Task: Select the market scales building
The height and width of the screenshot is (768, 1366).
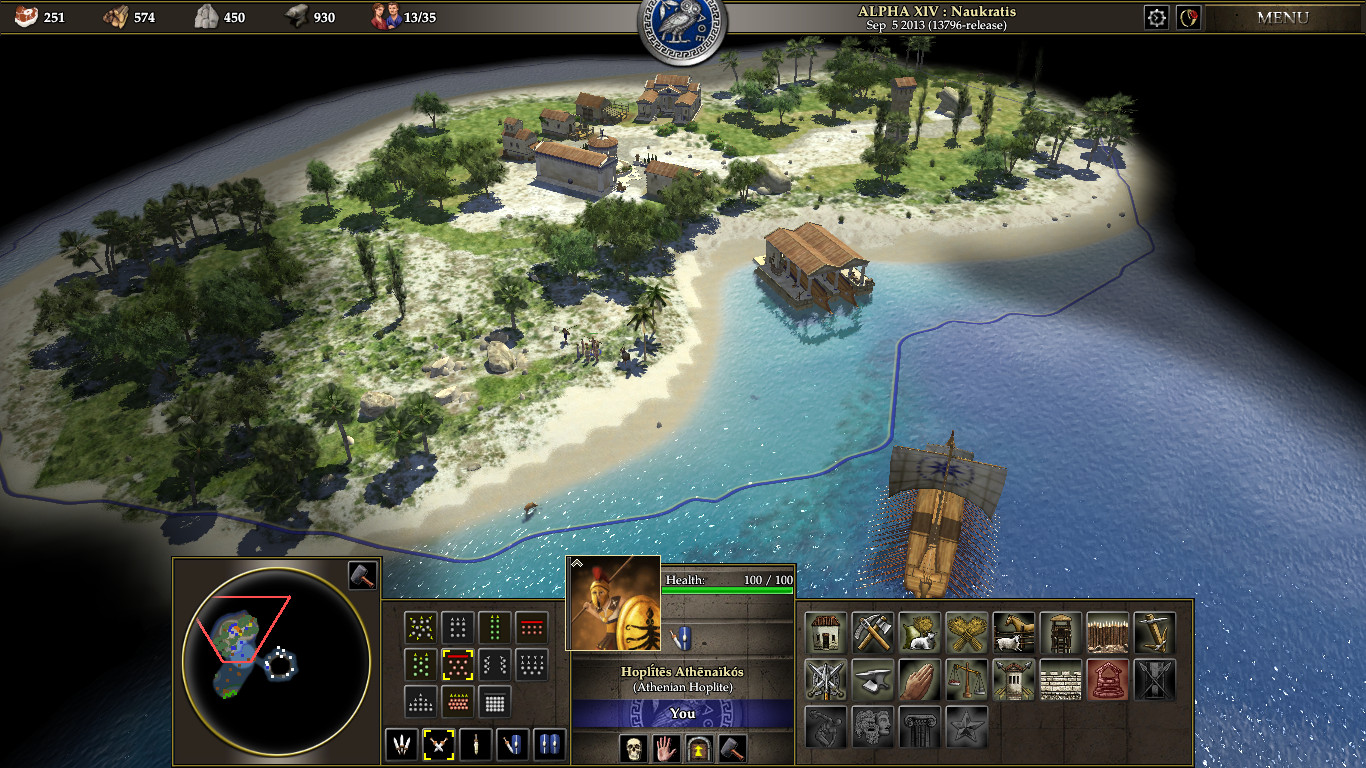Action: pyautogui.click(x=966, y=680)
